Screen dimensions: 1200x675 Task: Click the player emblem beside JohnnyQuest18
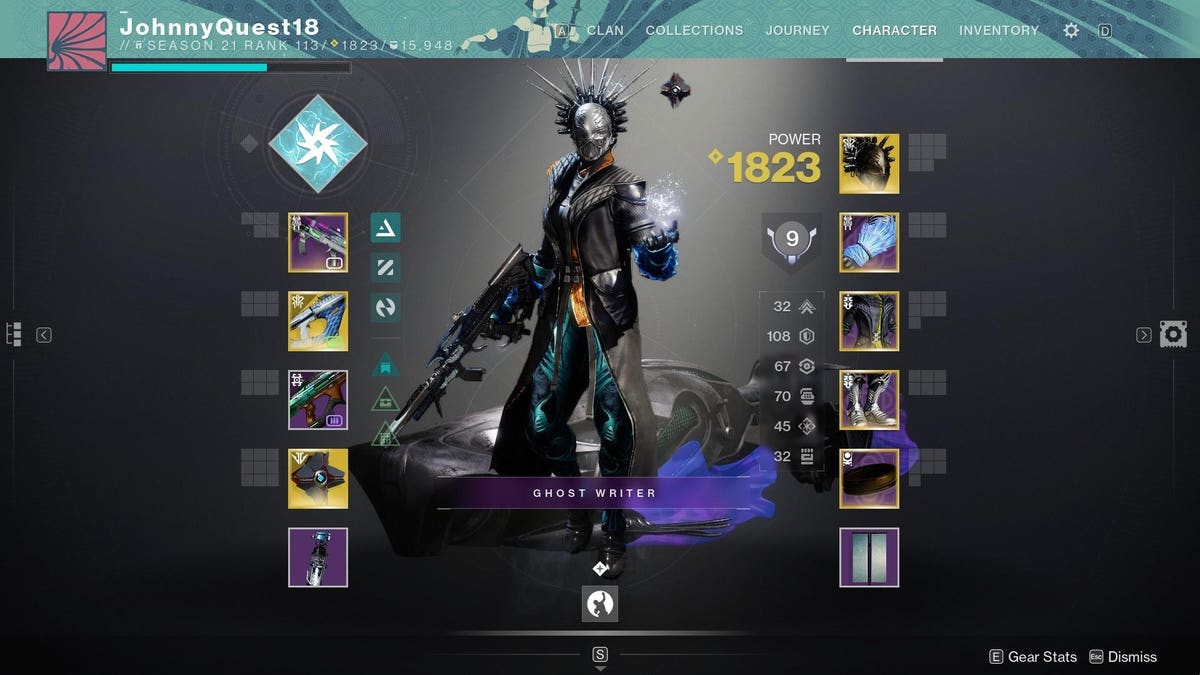tap(76, 41)
